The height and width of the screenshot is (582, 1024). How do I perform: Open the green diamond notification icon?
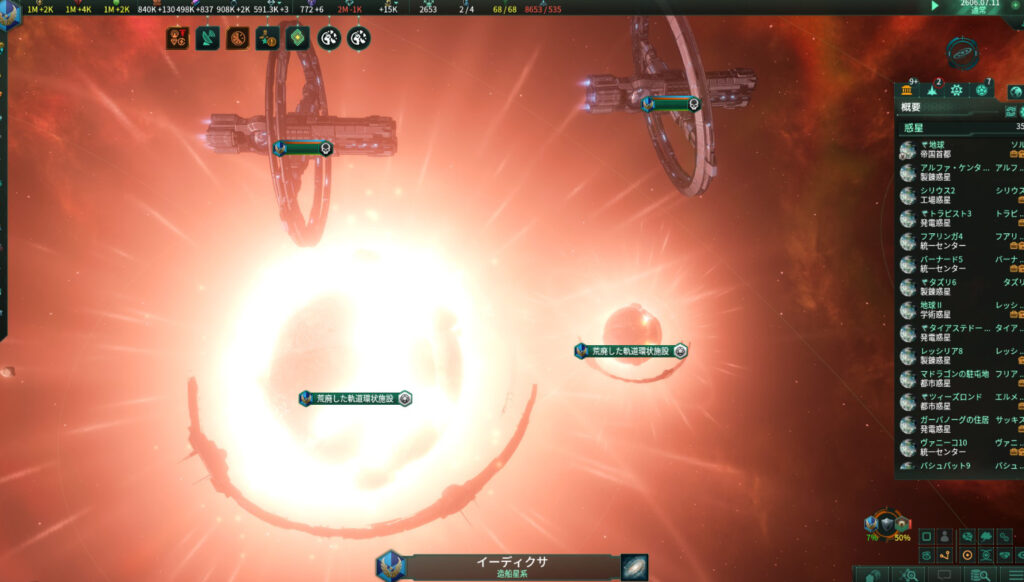[x=297, y=39]
